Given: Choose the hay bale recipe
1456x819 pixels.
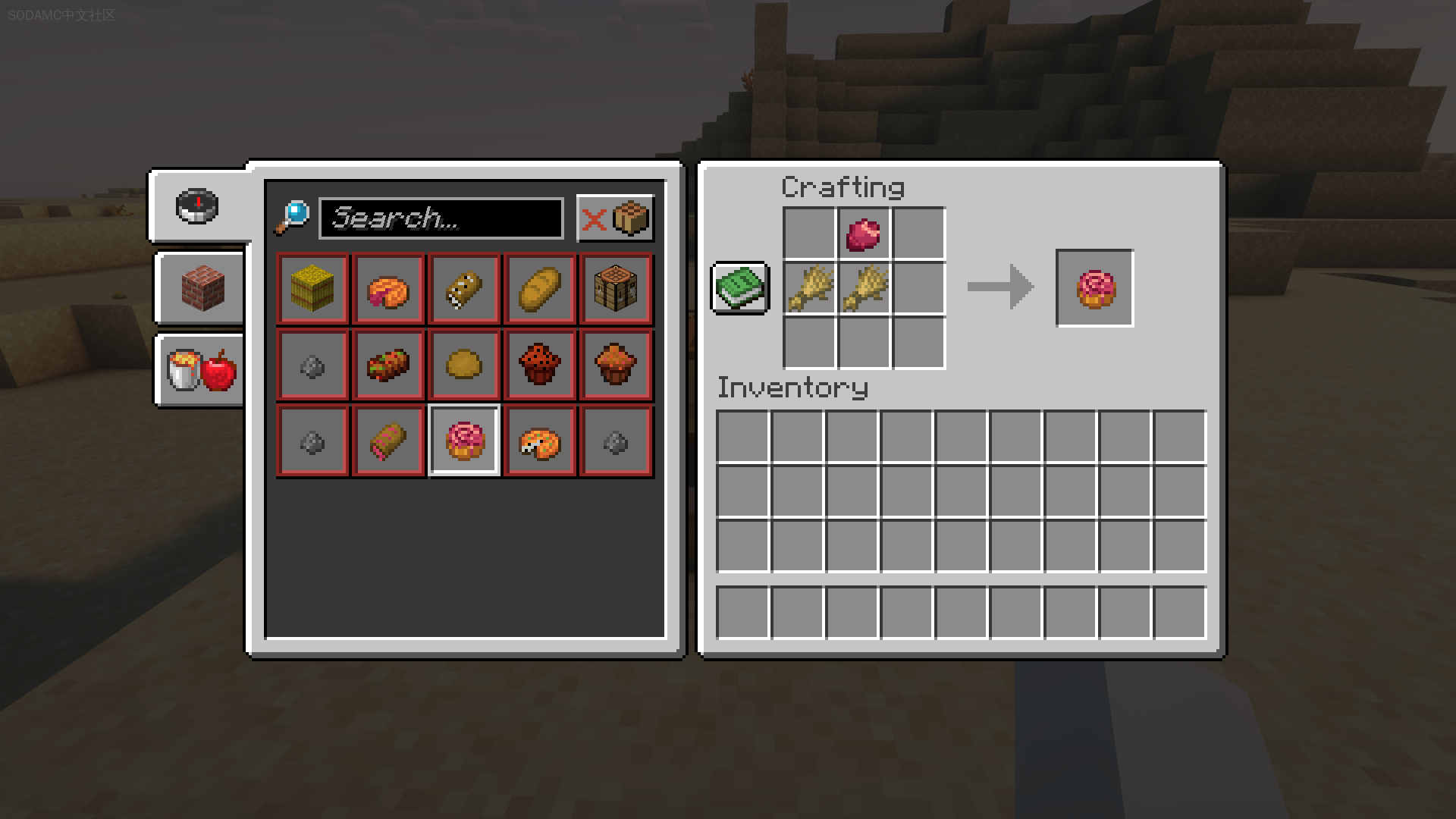Looking at the screenshot, I should click(x=312, y=289).
